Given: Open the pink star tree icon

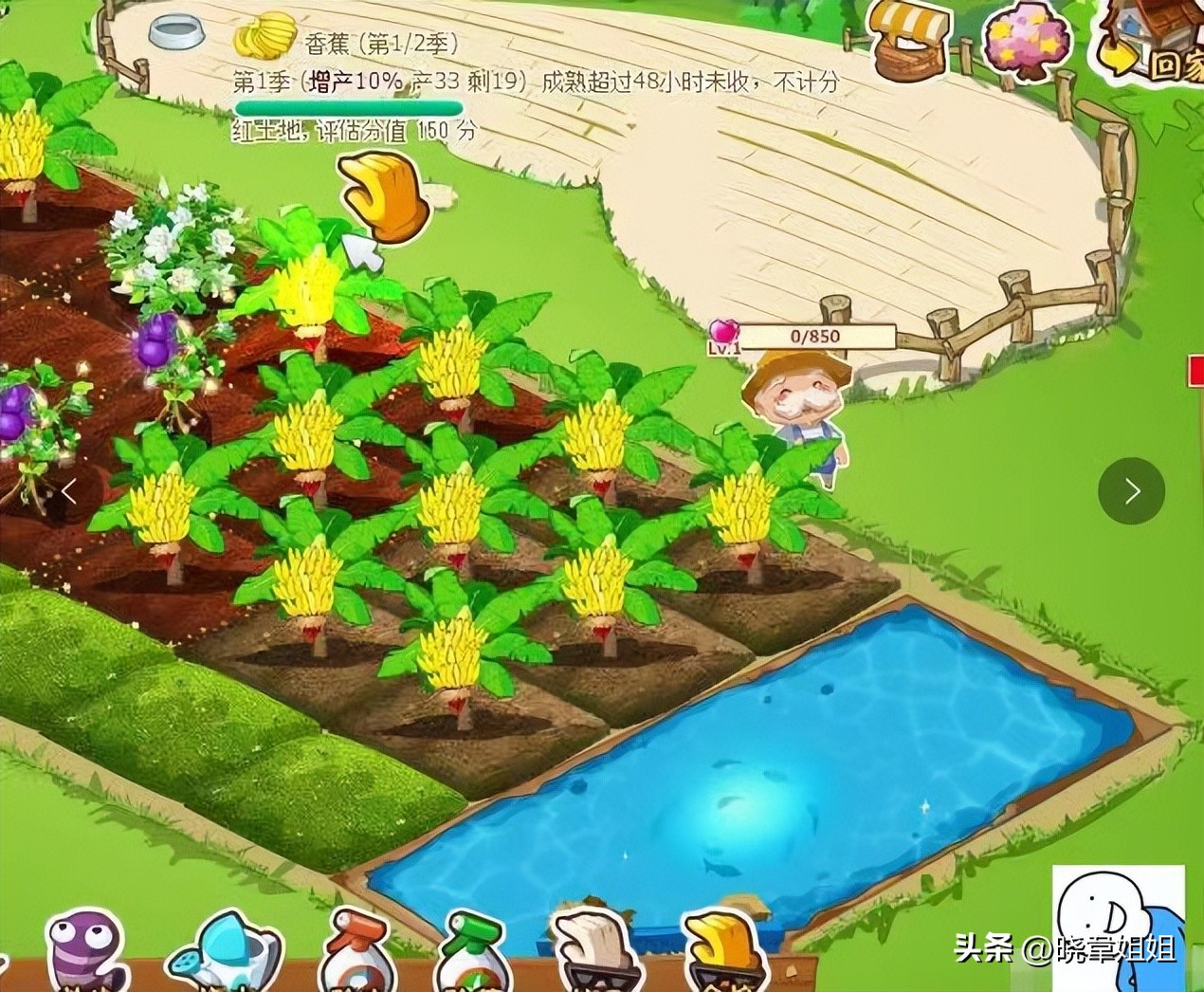Looking at the screenshot, I should 1027,43.
